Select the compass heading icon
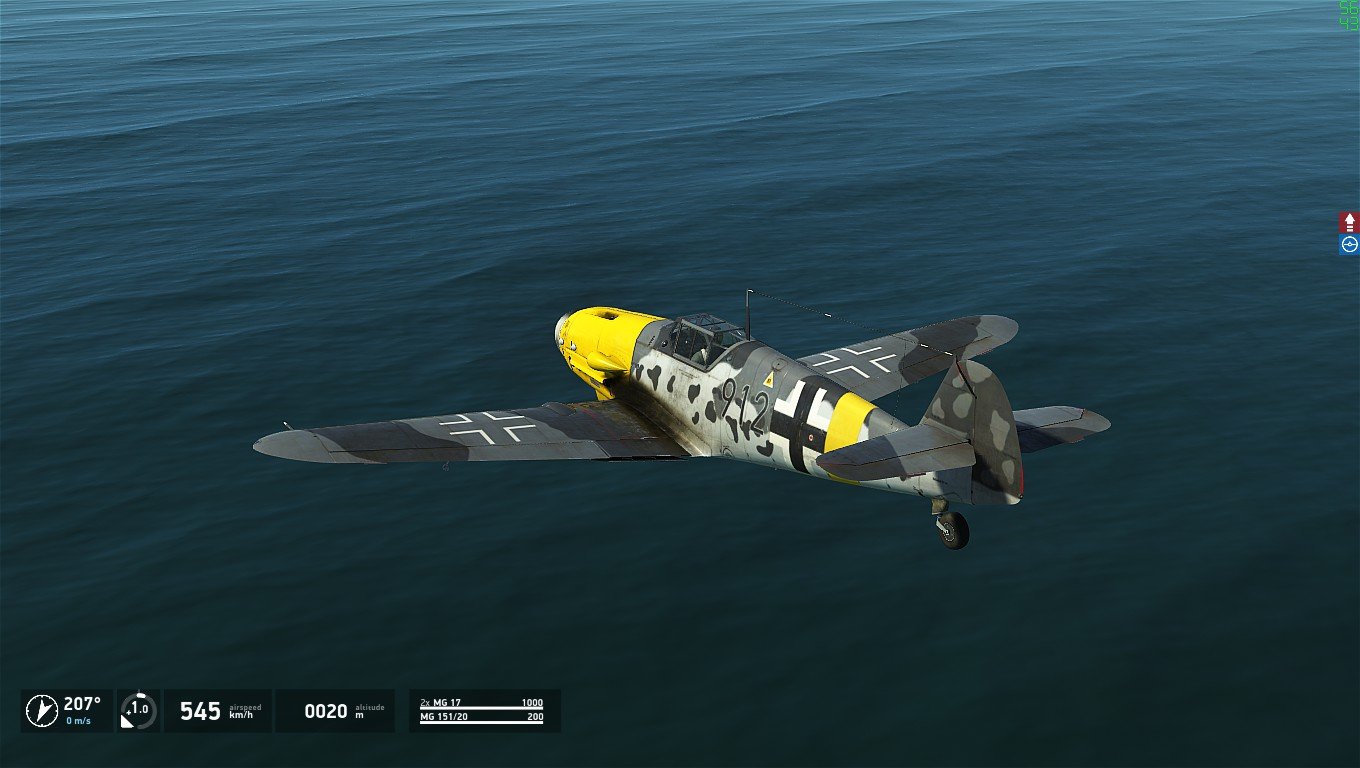This screenshot has height=768, width=1360. pos(41,710)
